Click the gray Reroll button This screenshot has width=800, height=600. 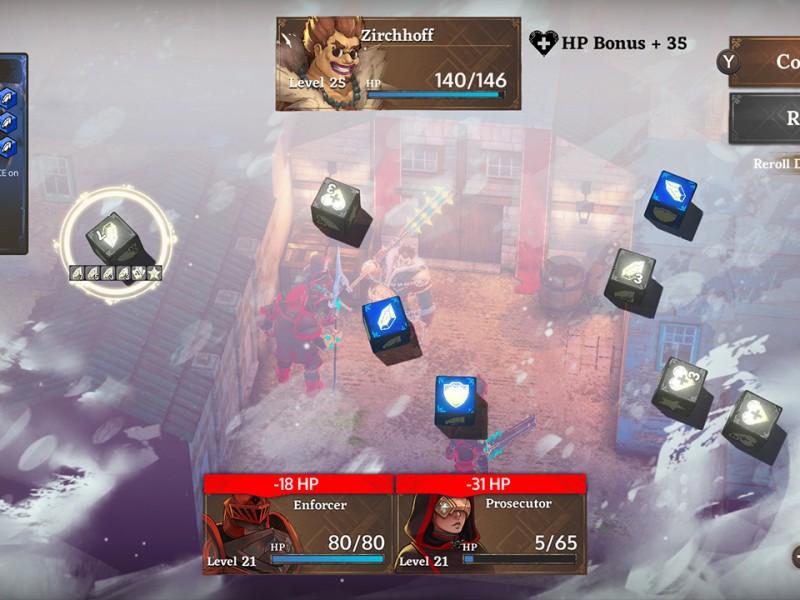coord(770,119)
